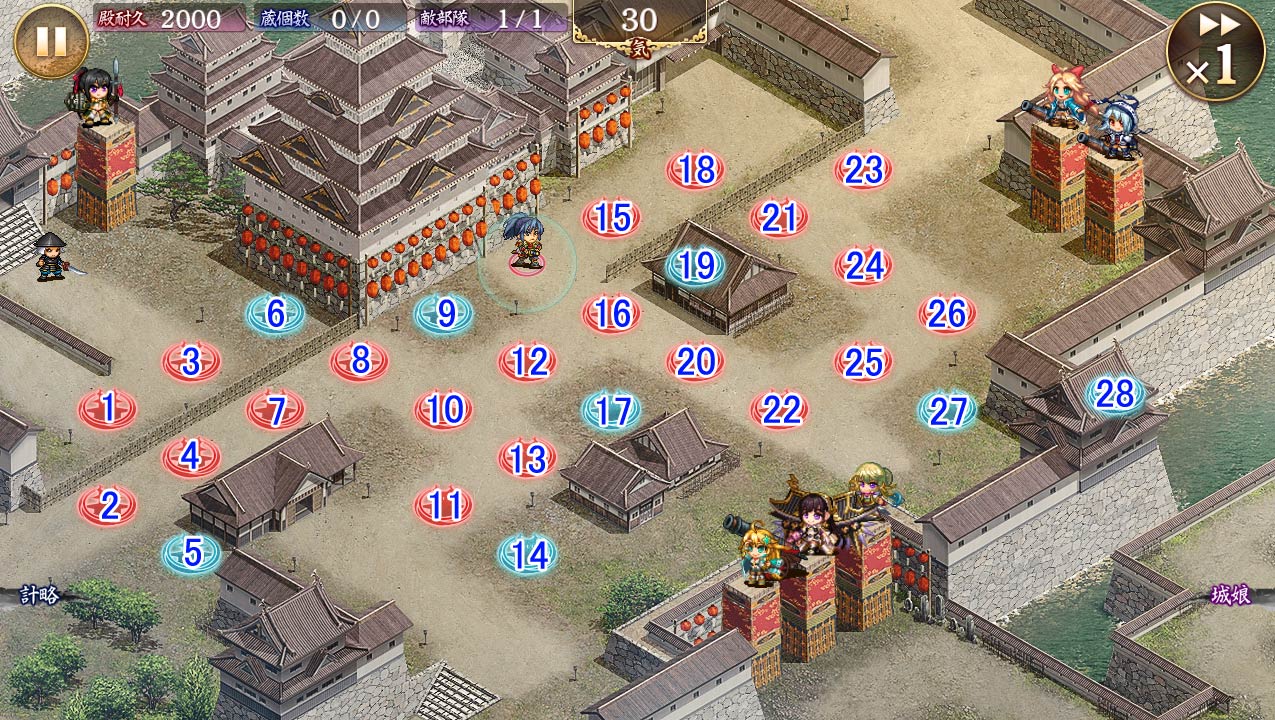Choose blue placement tile 6
This screenshot has width=1275, height=720.
pyautogui.click(x=276, y=314)
